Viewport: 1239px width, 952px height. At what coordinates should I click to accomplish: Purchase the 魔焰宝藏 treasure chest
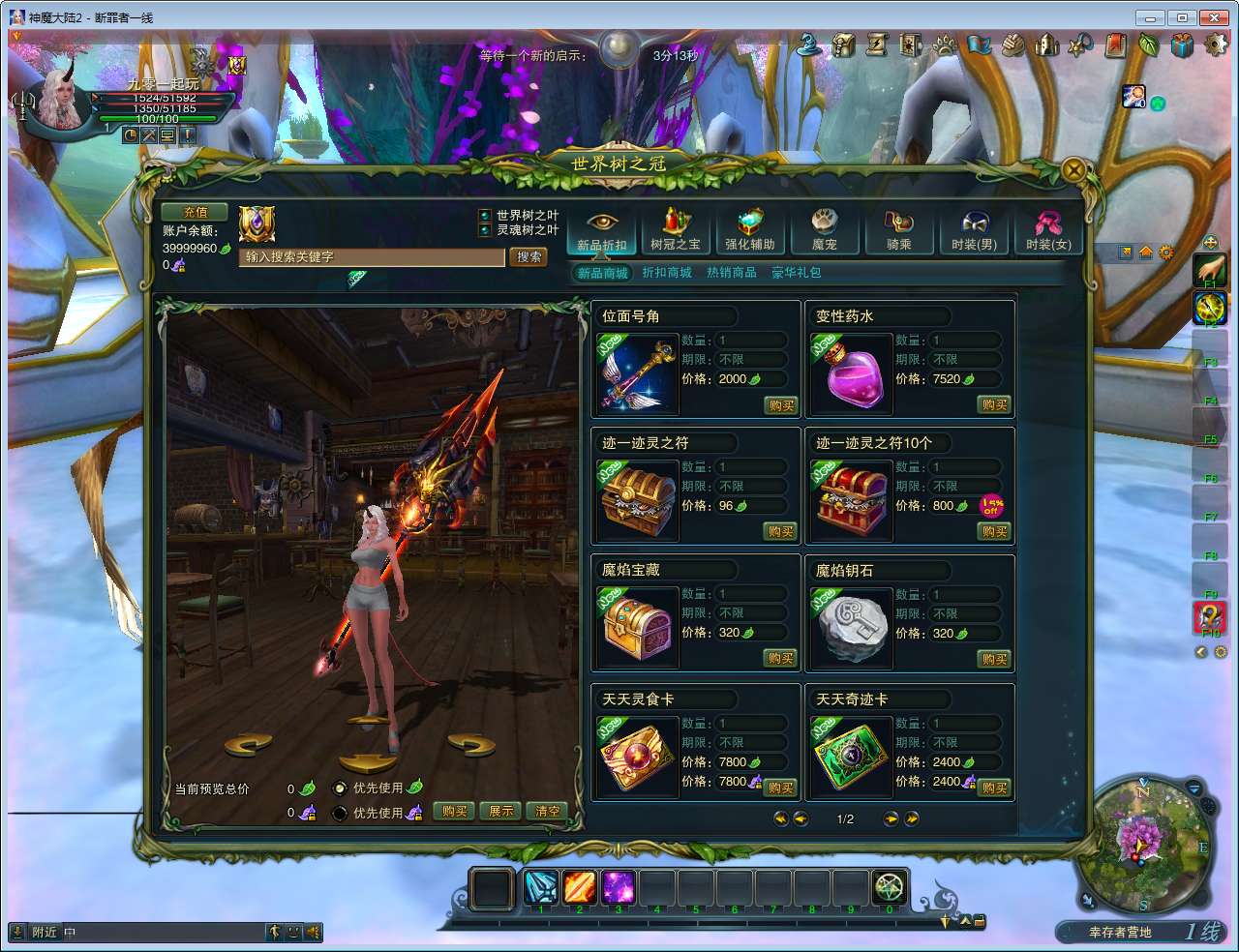pos(780,659)
